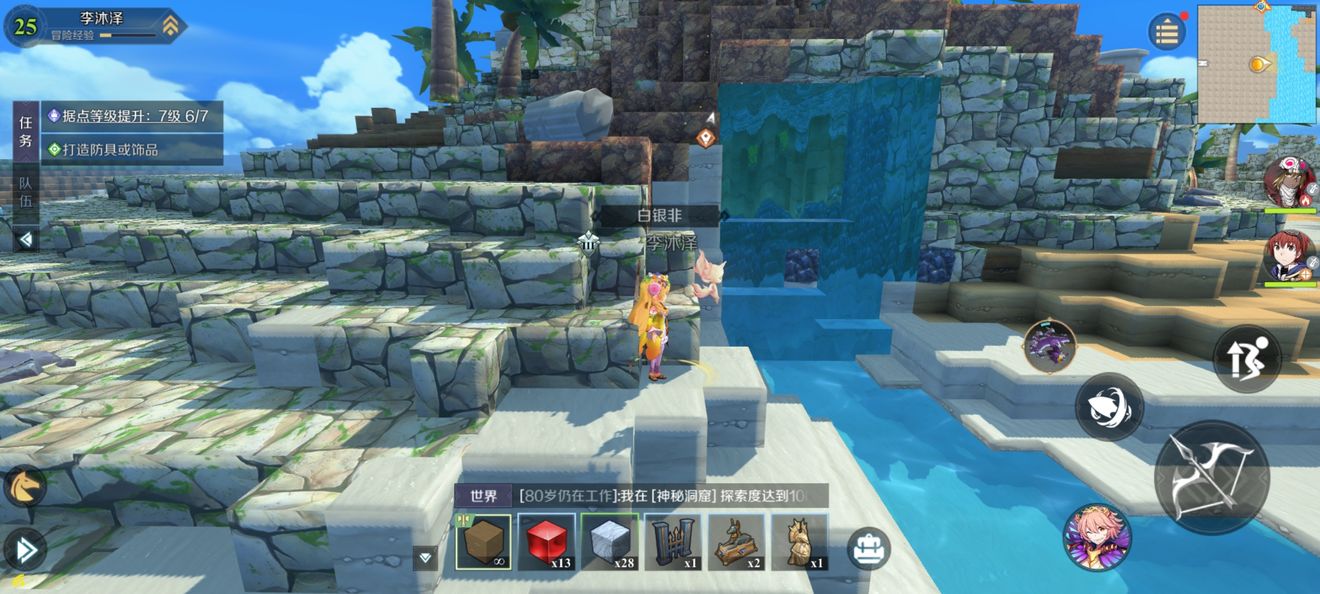Select the 据点等级提升 quest entry

tap(130, 117)
